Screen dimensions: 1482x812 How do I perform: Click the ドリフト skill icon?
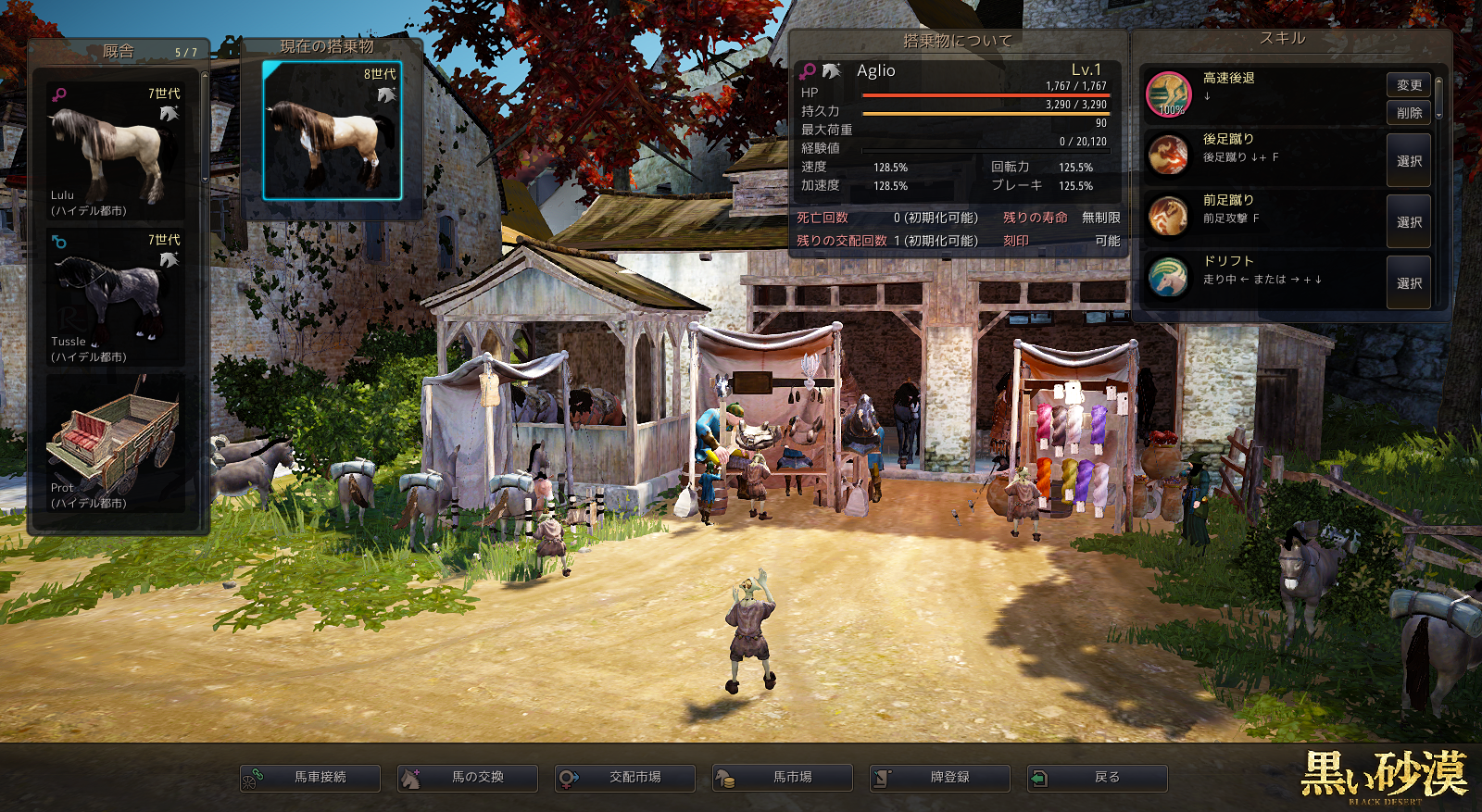1169,277
